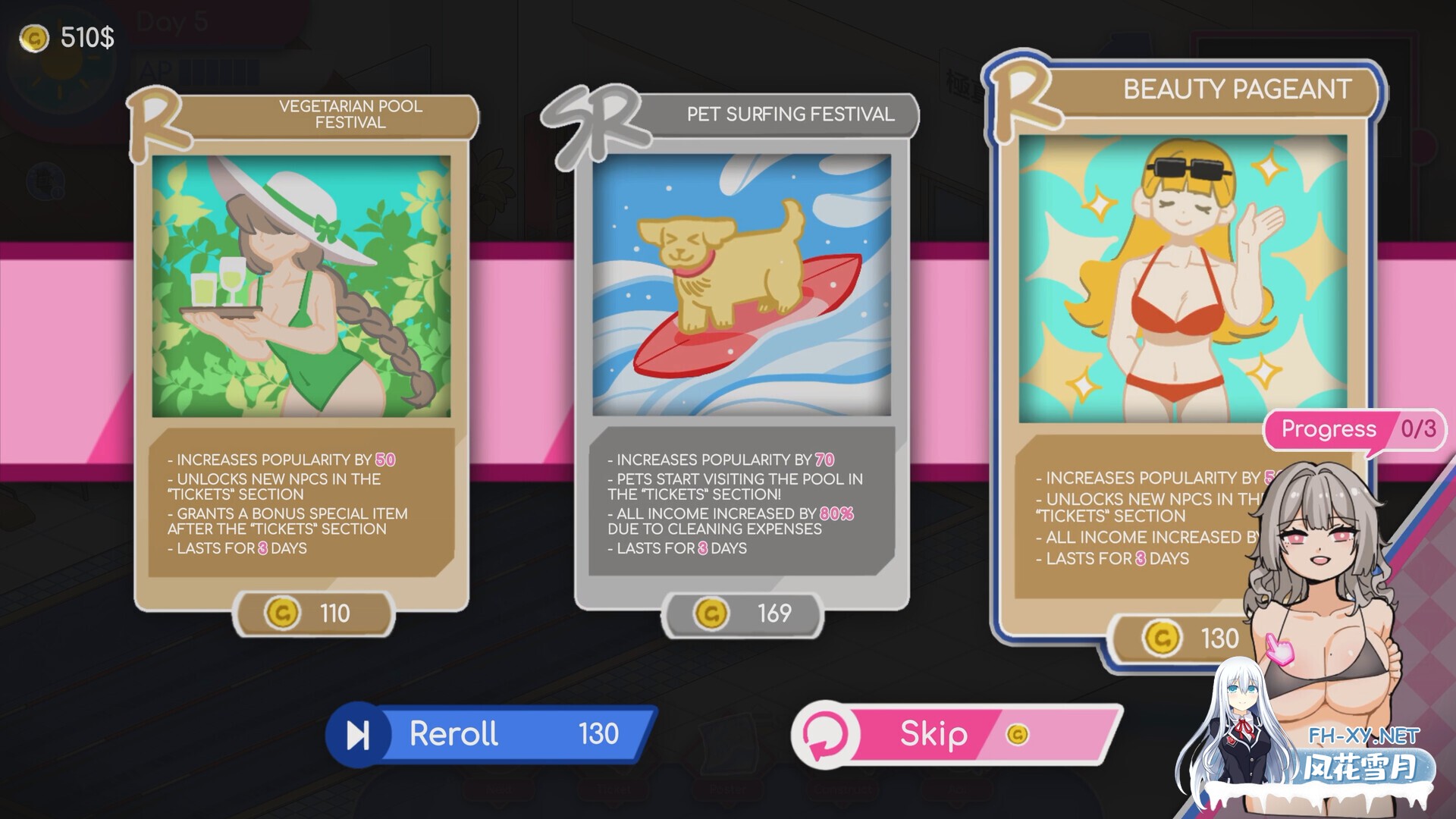The image size is (1456, 819).
Task: Pay 169 coins for Pet Surfing
Action: [x=742, y=613]
